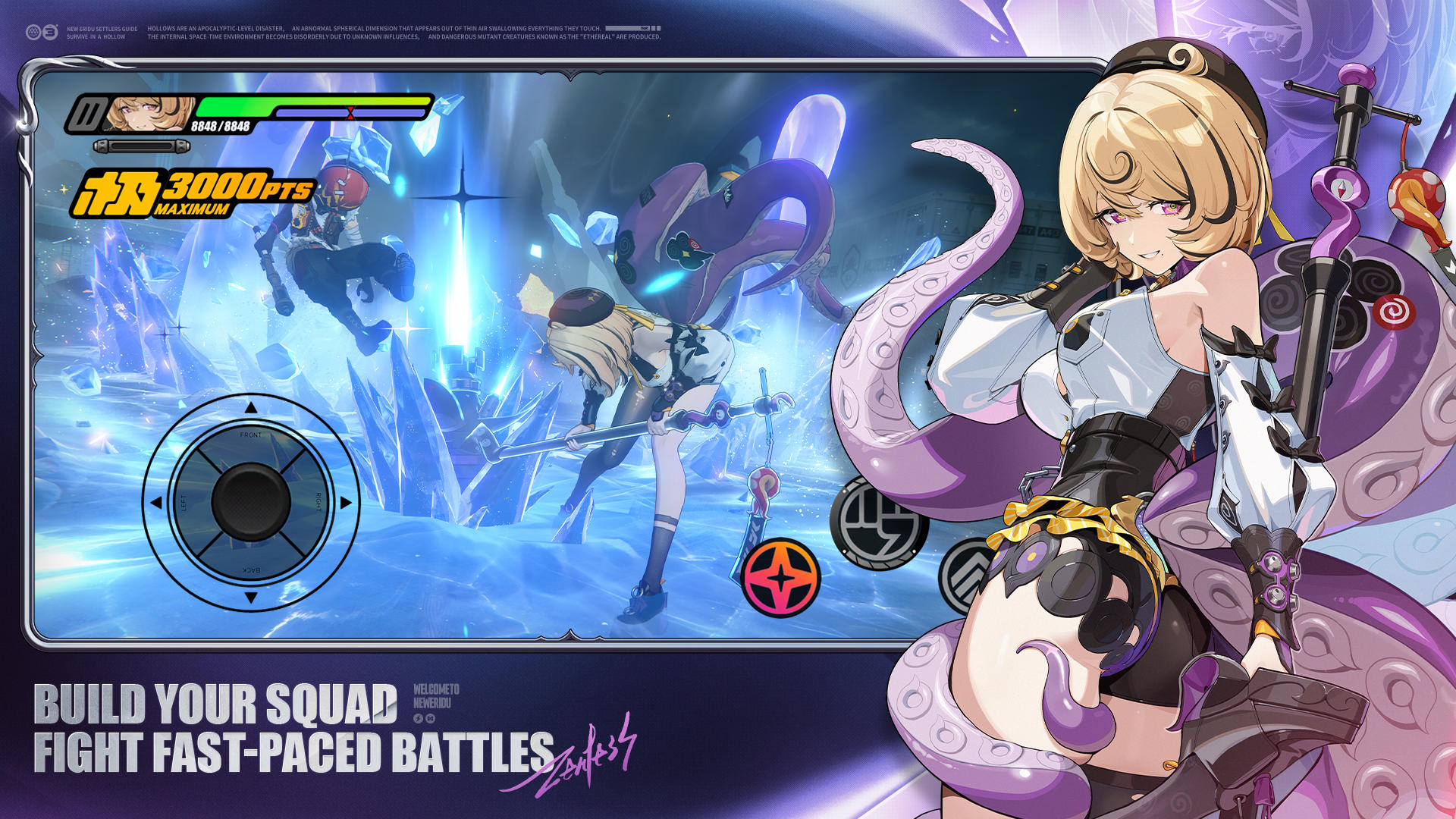Click the hexagonal emblem logo top-left
The image size is (1456, 819).
point(32,31)
